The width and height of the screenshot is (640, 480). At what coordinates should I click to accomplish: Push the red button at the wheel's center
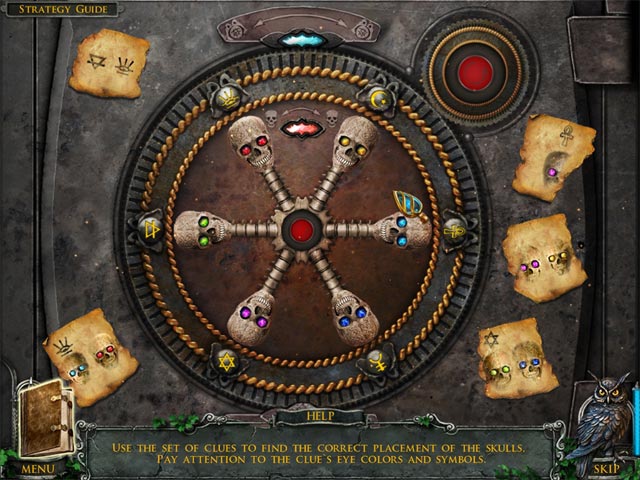pos(300,230)
